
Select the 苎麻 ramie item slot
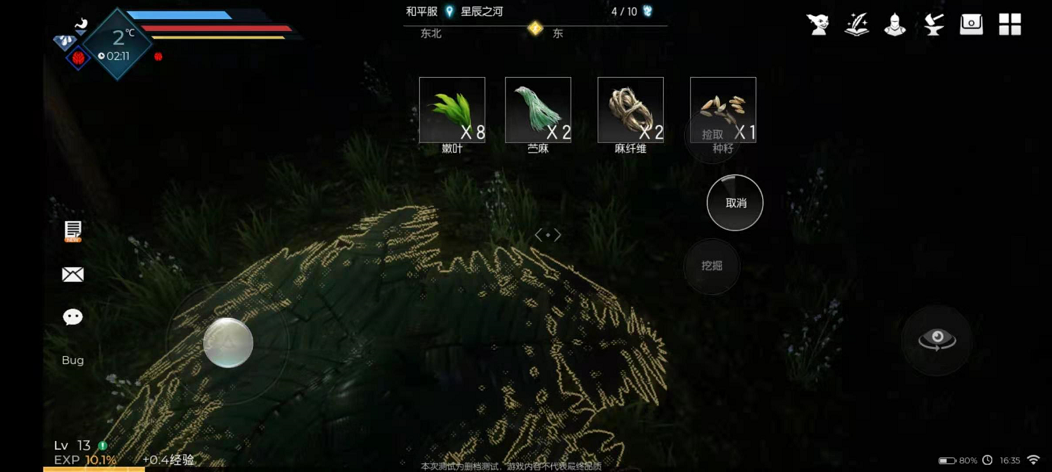538,110
